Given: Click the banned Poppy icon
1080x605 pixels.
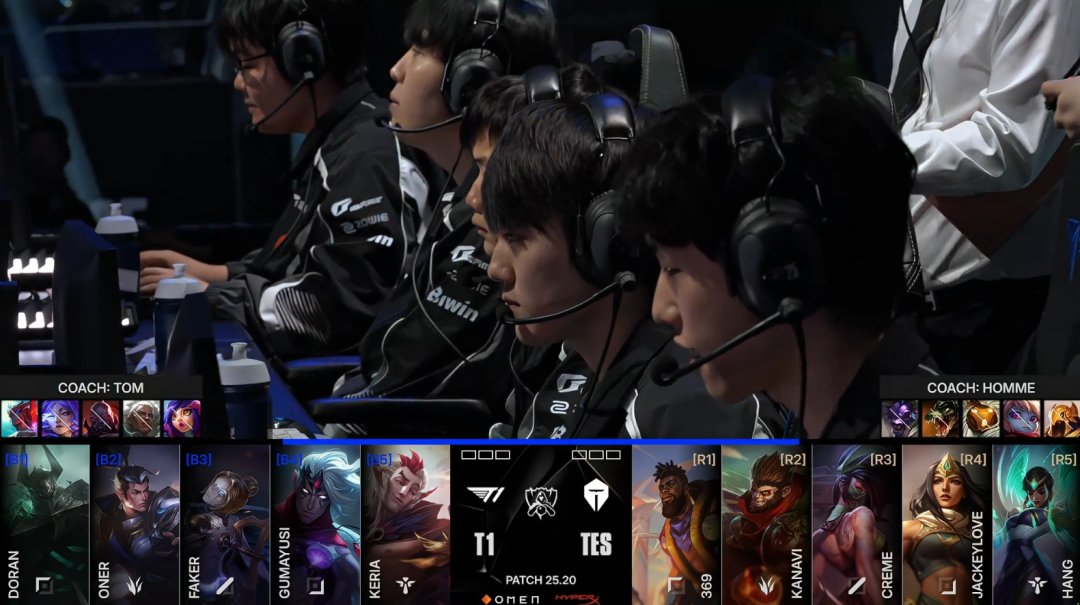Looking at the screenshot, I should 1021,418.
